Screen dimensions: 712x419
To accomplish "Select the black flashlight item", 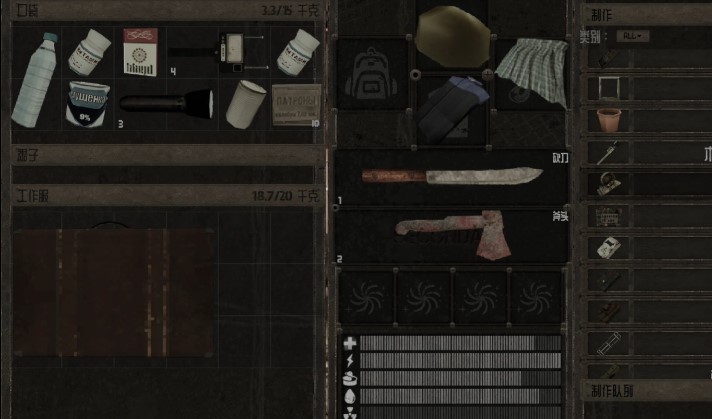I will pyautogui.click(x=166, y=102).
